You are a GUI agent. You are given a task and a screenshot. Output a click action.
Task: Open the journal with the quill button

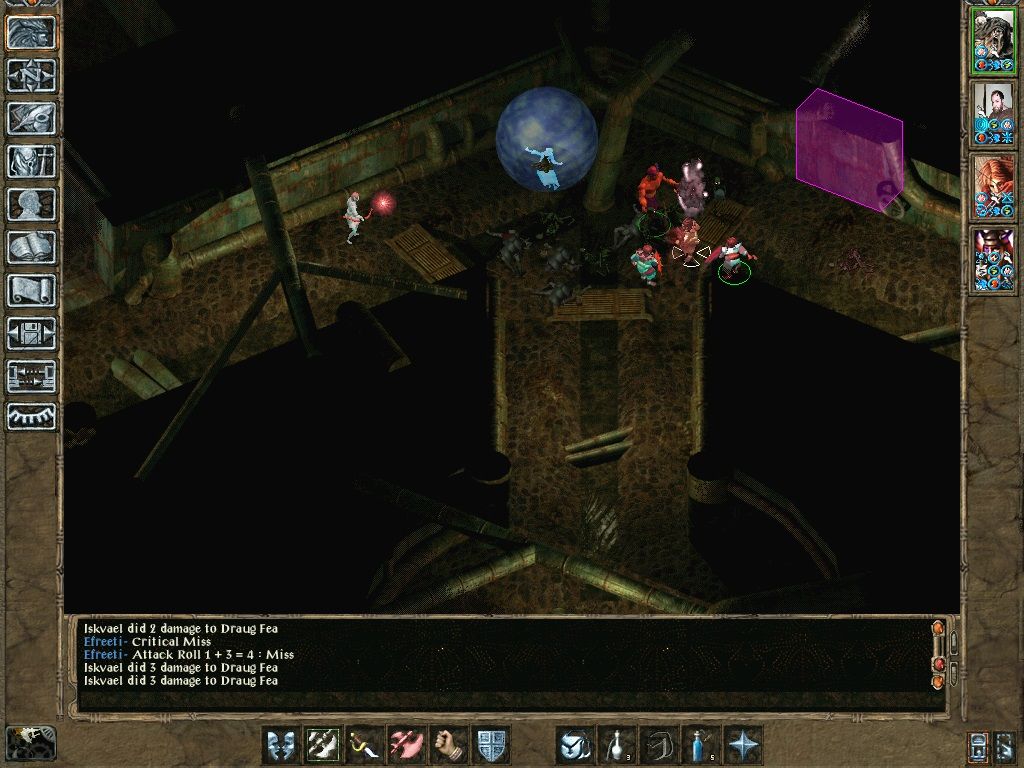coord(32,118)
